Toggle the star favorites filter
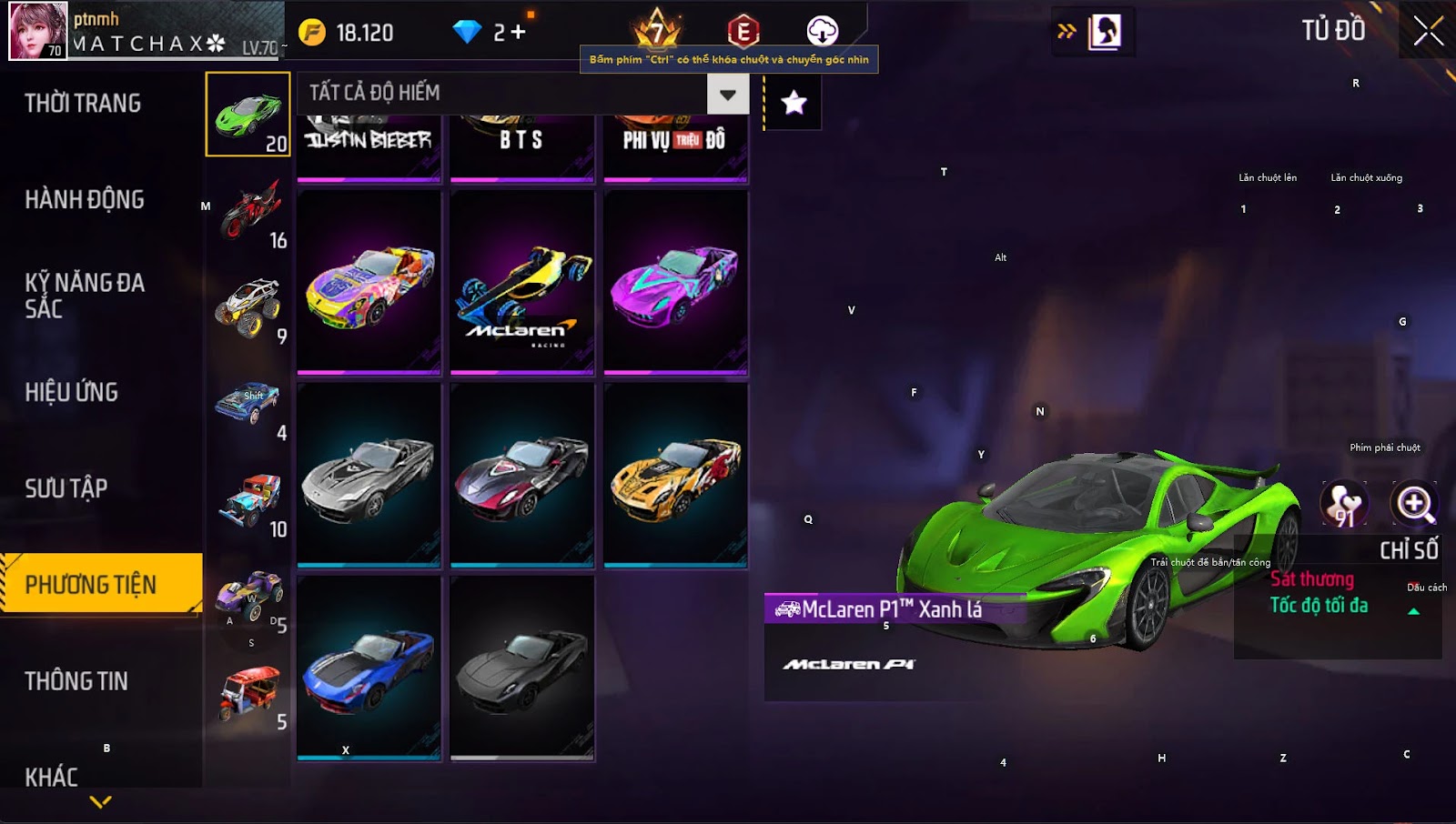 (794, 103)
